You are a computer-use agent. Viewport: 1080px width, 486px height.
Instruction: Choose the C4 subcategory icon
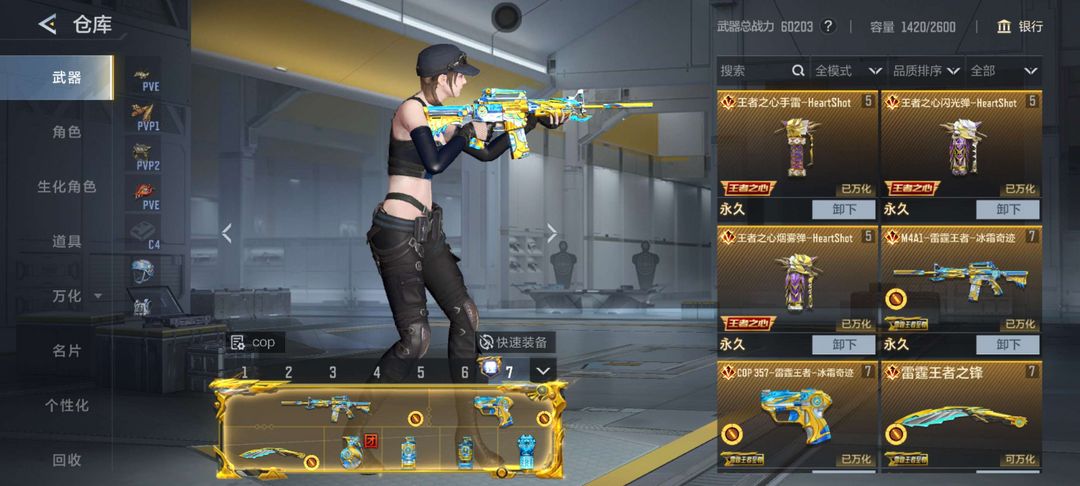click(x=146, y=236)
